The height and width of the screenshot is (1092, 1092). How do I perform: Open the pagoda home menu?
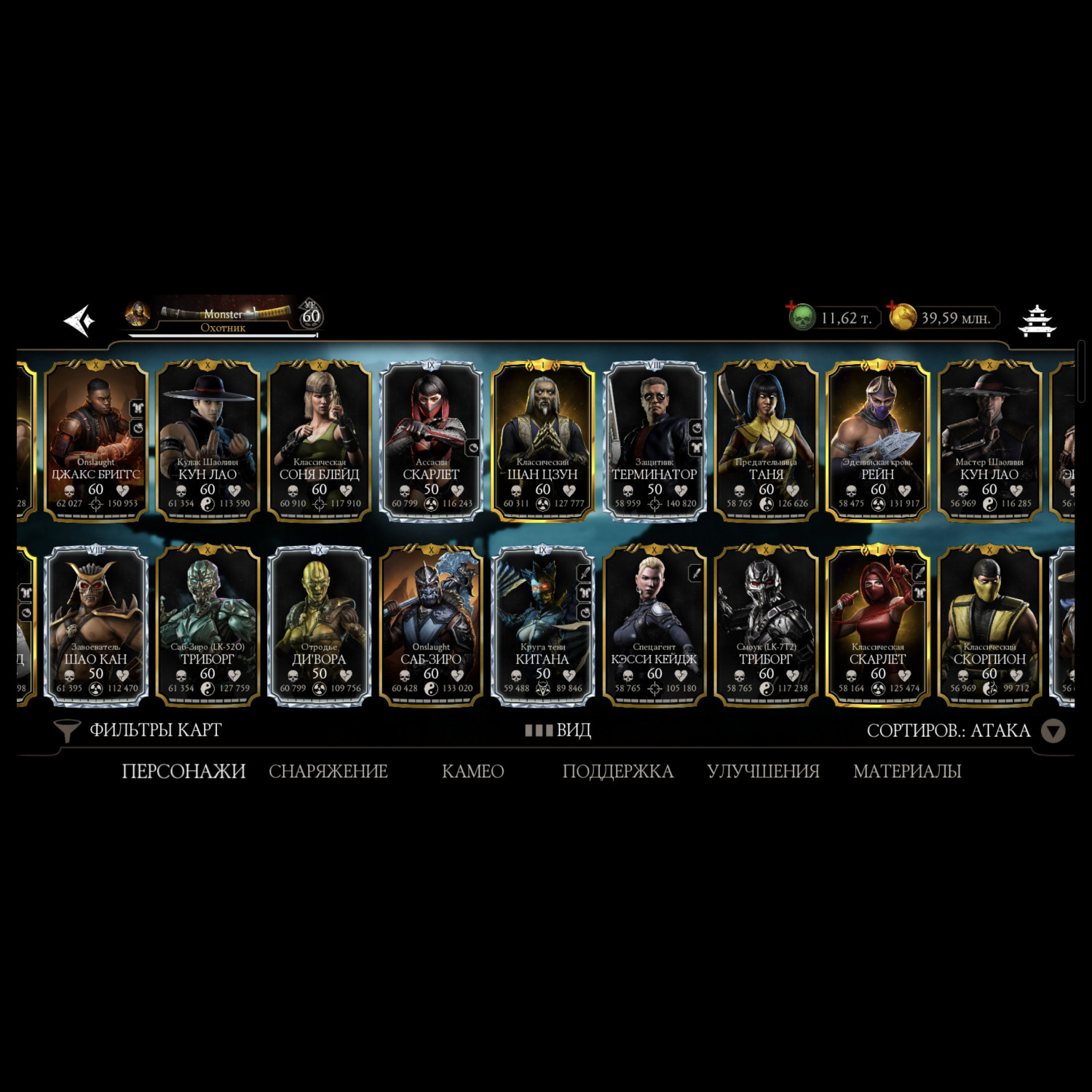(1037, 320)
